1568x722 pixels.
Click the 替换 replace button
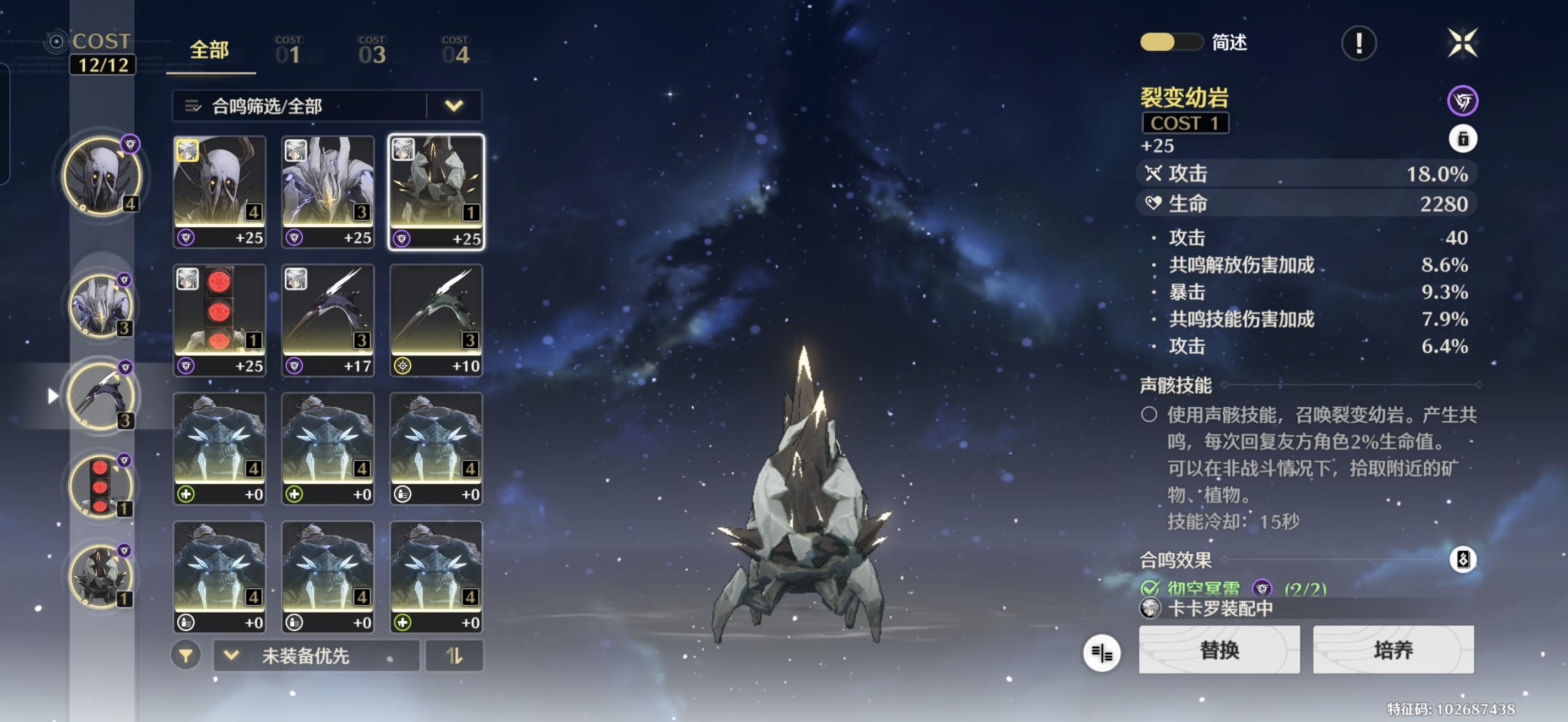[x=1218, y=649]
